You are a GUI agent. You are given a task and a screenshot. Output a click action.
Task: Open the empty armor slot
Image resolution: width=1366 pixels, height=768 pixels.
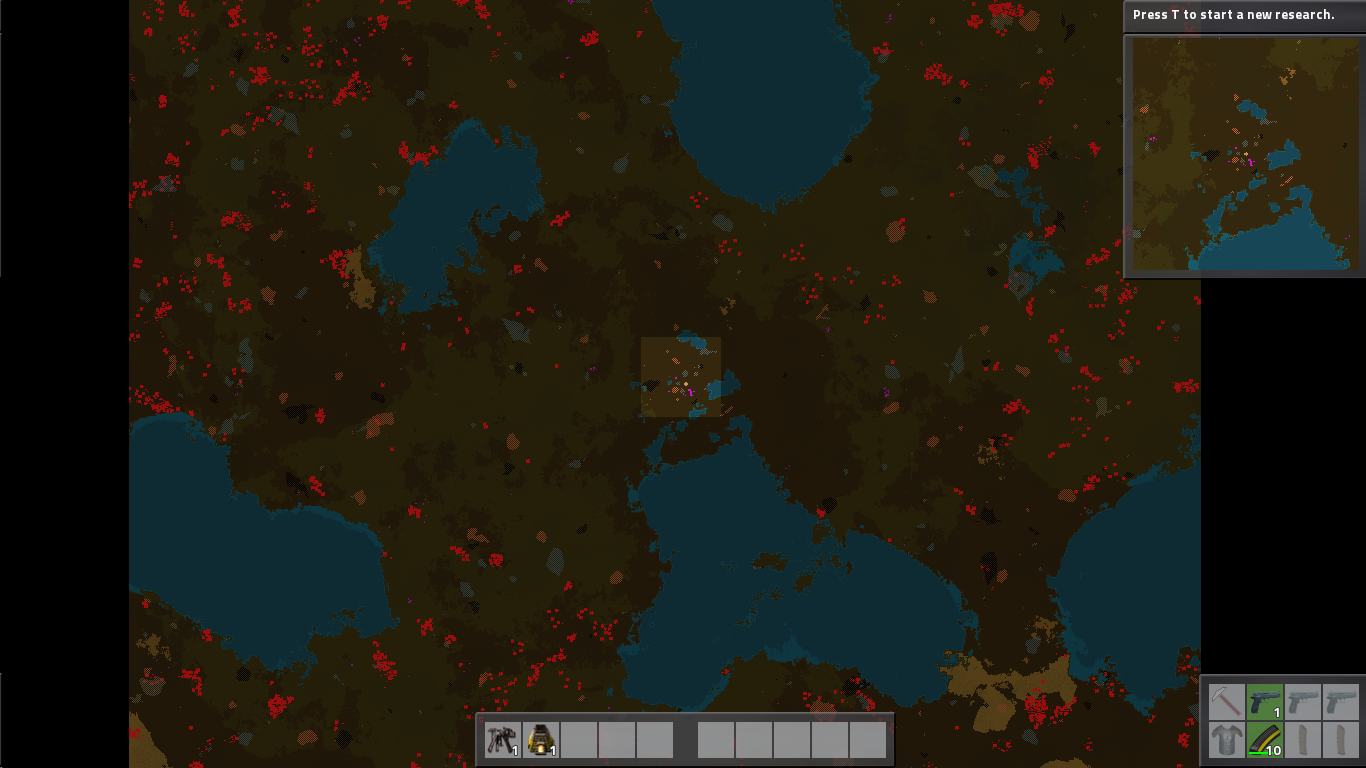point(1226,741)
